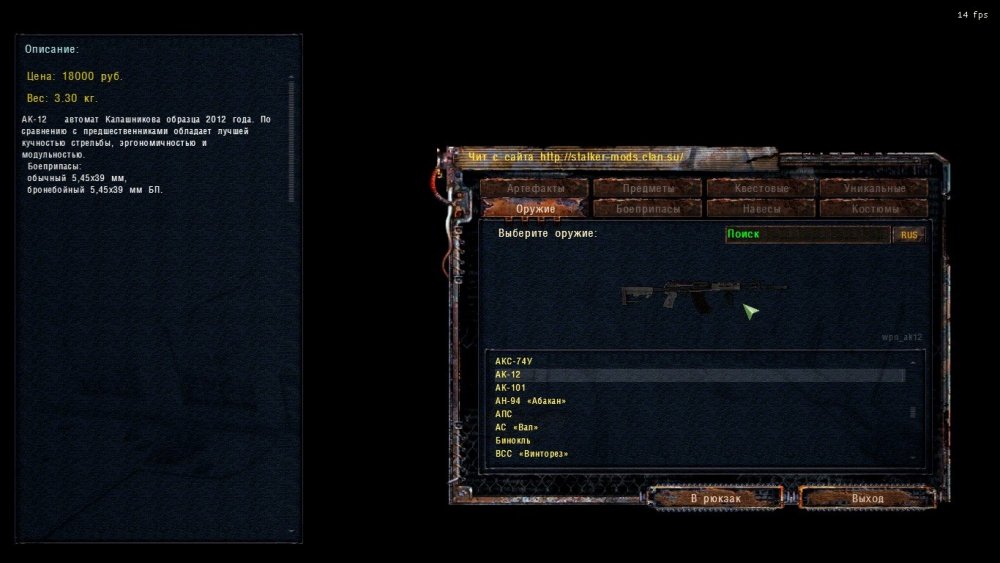Add weapon with В рюкзак button
Viewport: 1000px width, 563px height.
[715, 498]
